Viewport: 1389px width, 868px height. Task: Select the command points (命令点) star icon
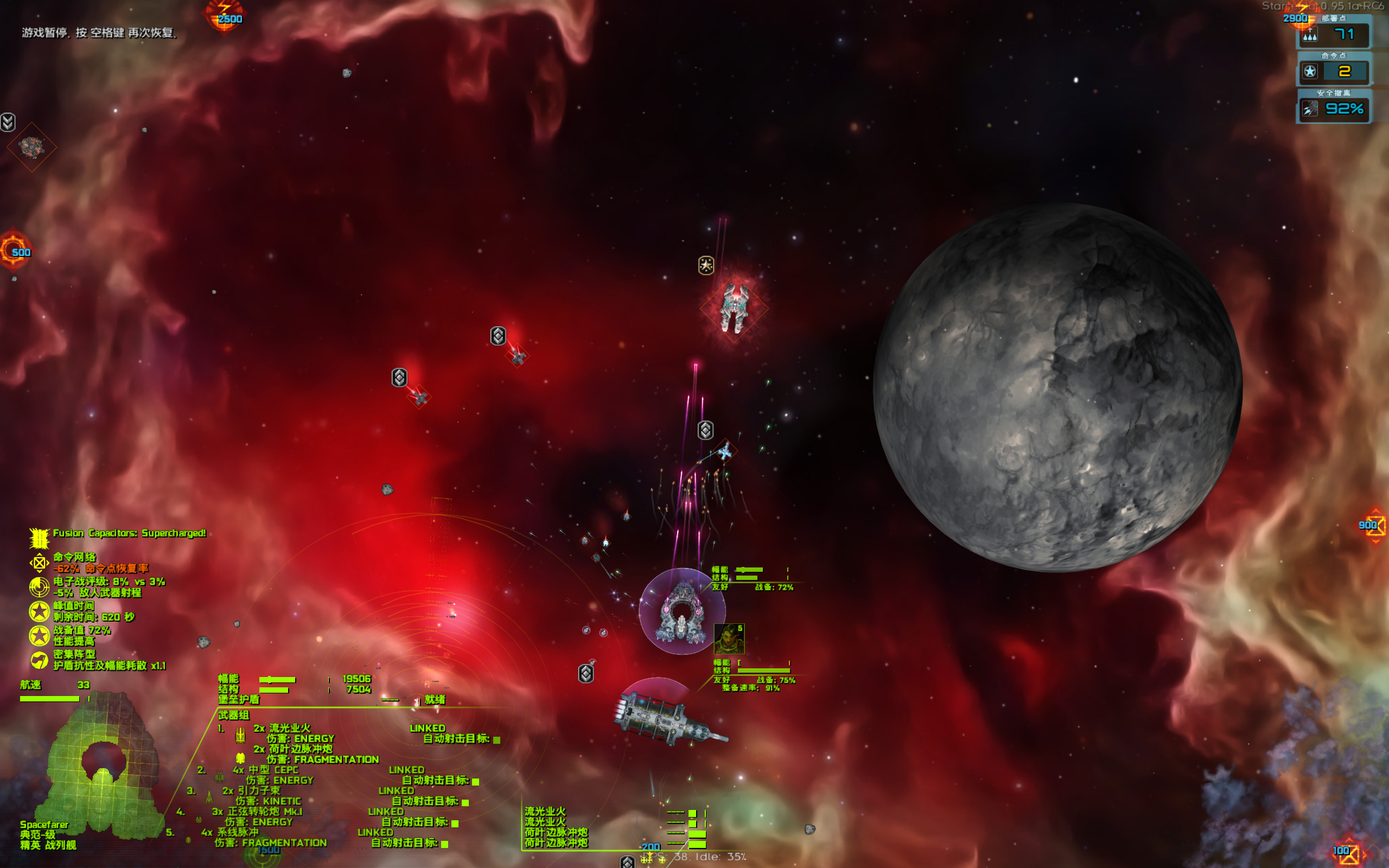coord(1311,71)
